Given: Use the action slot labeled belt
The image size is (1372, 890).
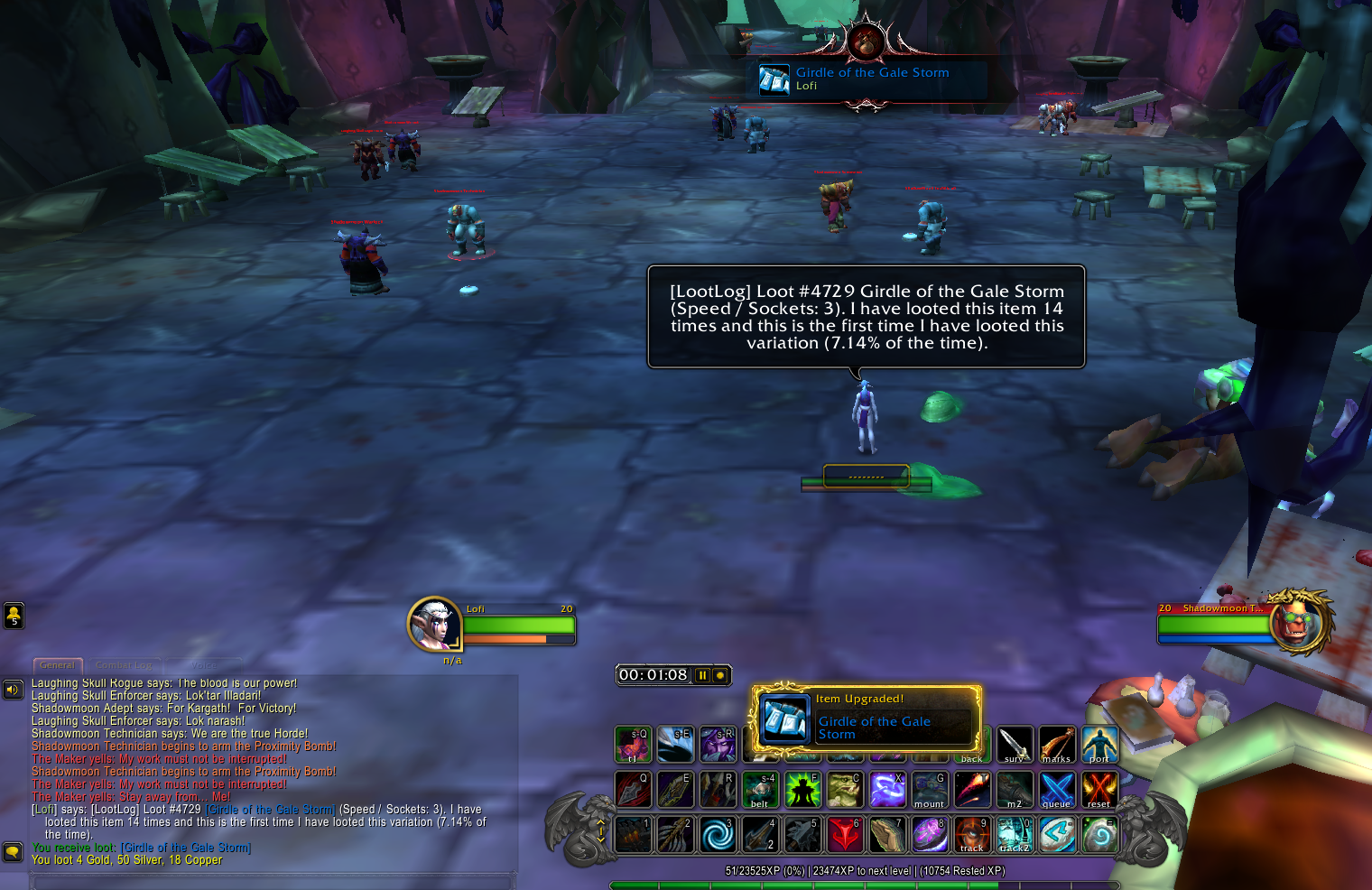Looking at the screenshot, I should click(760, 790).
